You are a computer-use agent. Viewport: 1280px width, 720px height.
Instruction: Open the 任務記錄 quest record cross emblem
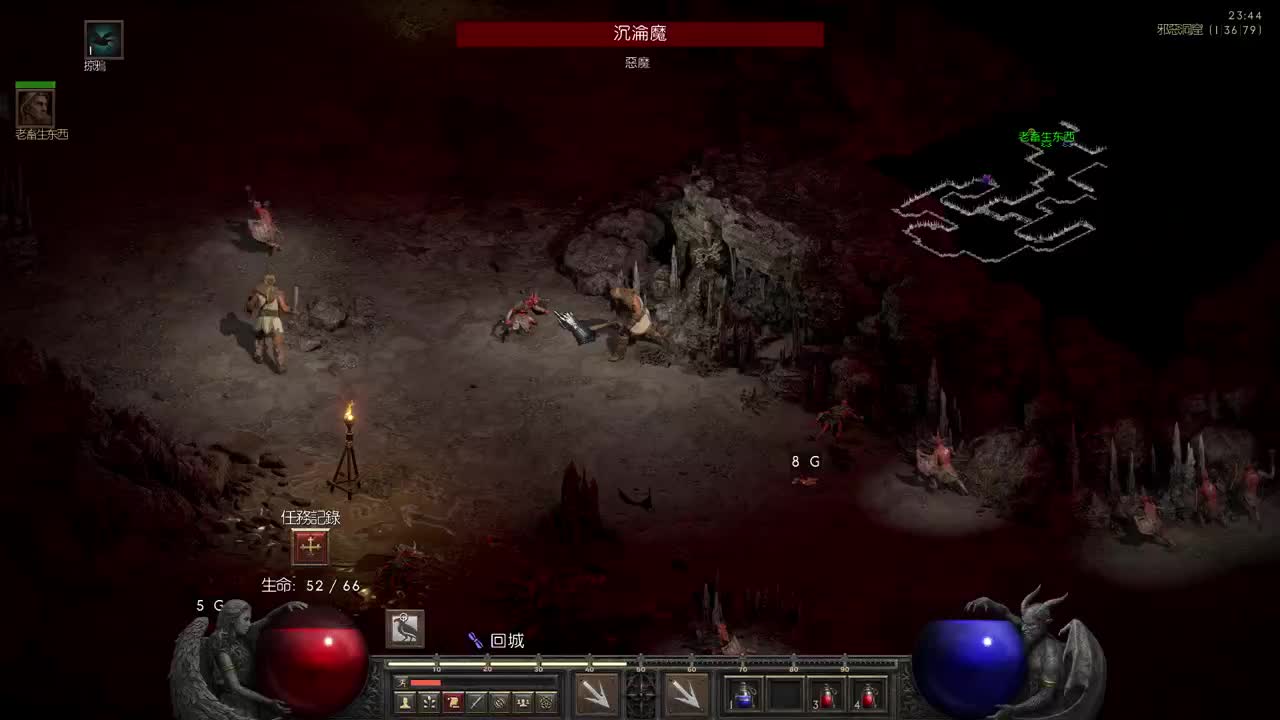click(x=310, y=545)
